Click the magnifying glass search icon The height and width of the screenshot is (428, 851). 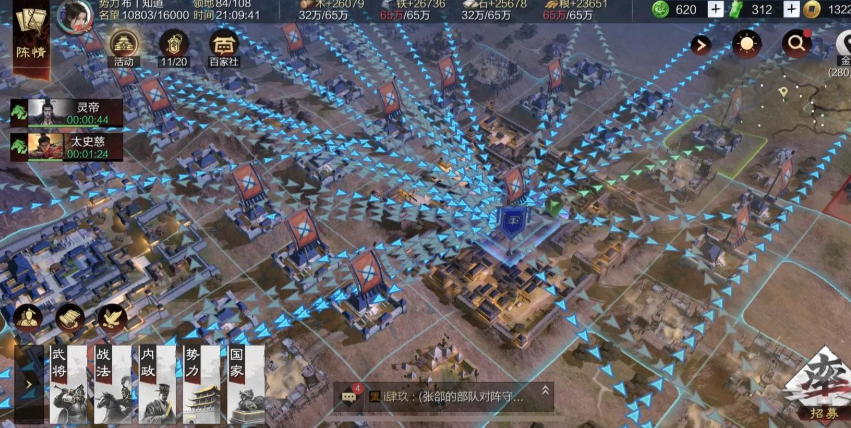coord(797,43)
